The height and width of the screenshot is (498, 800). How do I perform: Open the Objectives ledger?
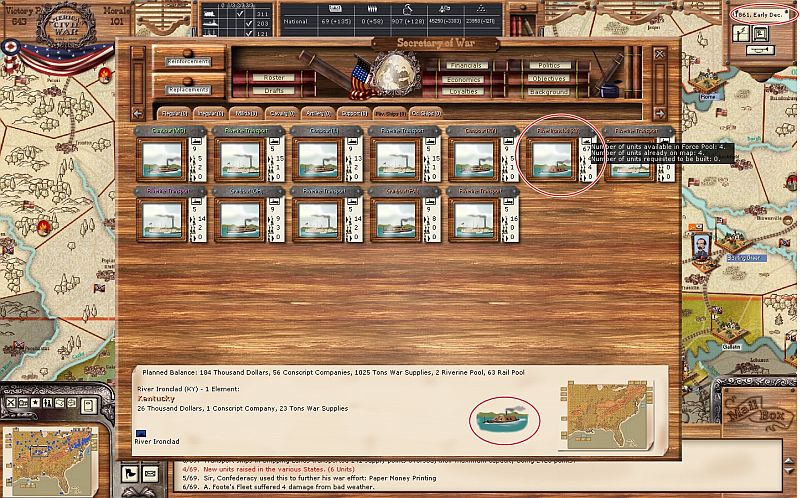pyautogui.click(x=548, y=78)
